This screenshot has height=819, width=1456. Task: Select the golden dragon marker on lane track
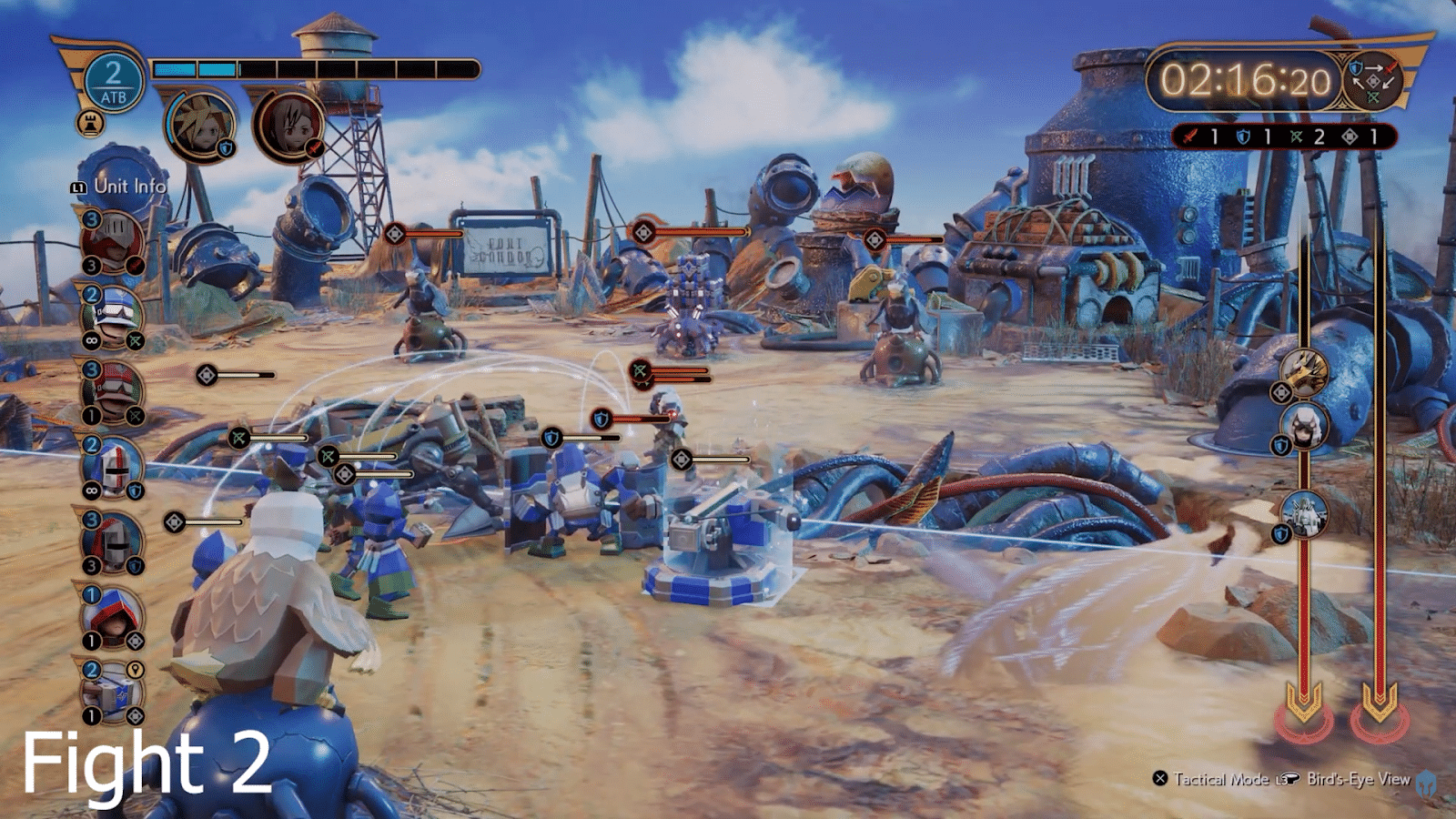1305,372
